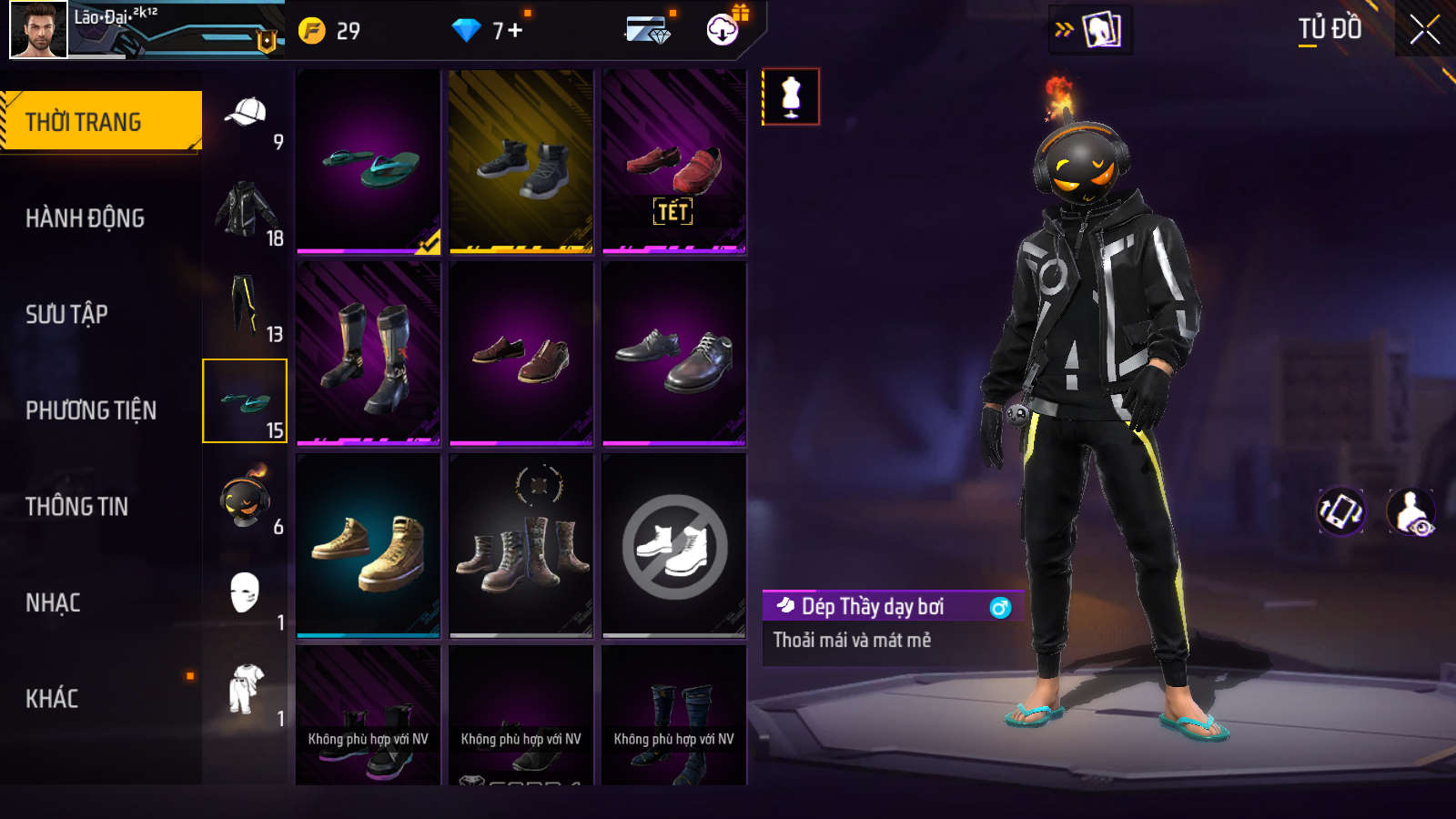Go to the THÔNG TIN section
Viewport: 1456px width, 819px height.
click(76, 507)
